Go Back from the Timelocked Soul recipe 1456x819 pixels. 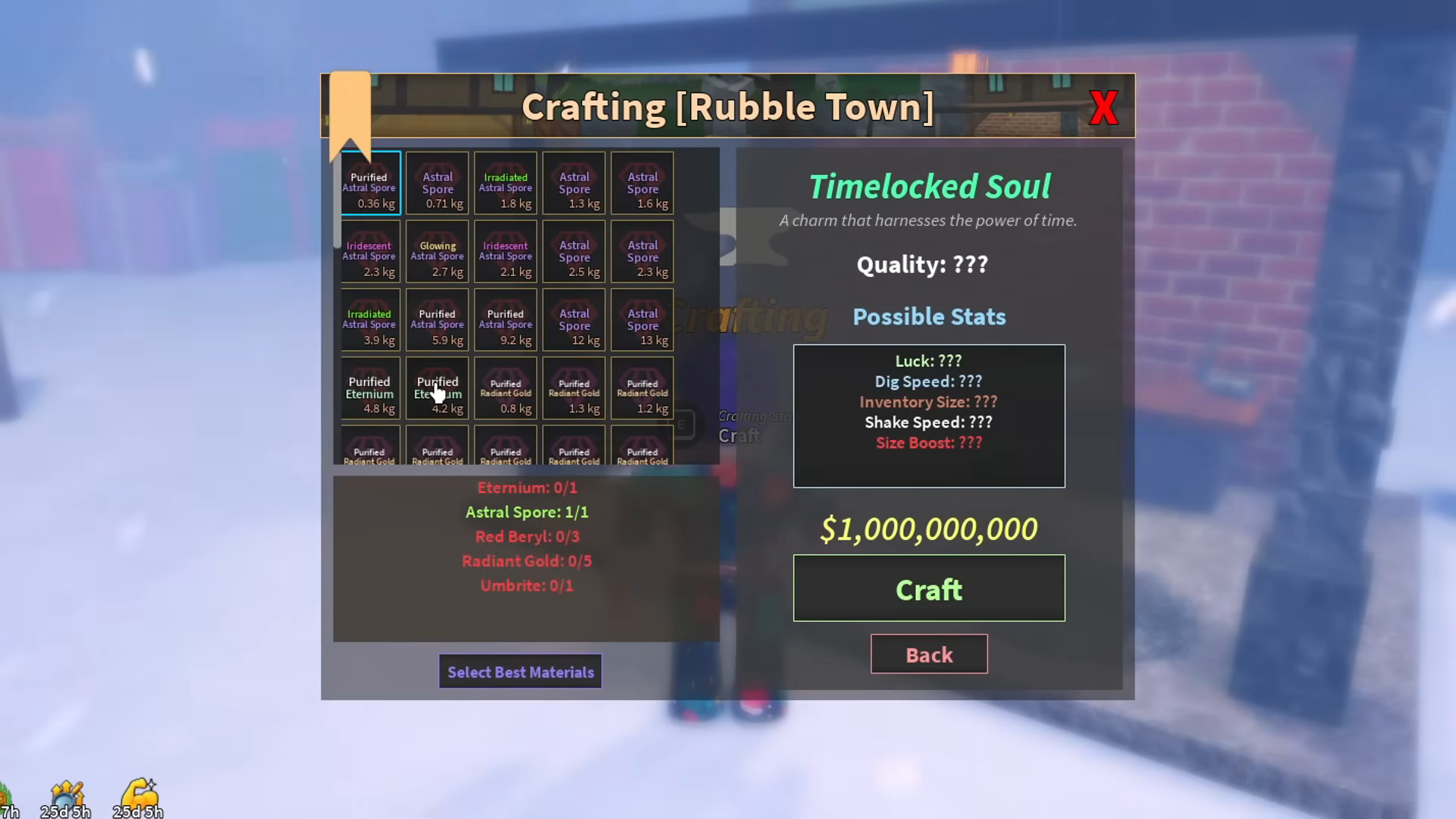tap(929, 654)
